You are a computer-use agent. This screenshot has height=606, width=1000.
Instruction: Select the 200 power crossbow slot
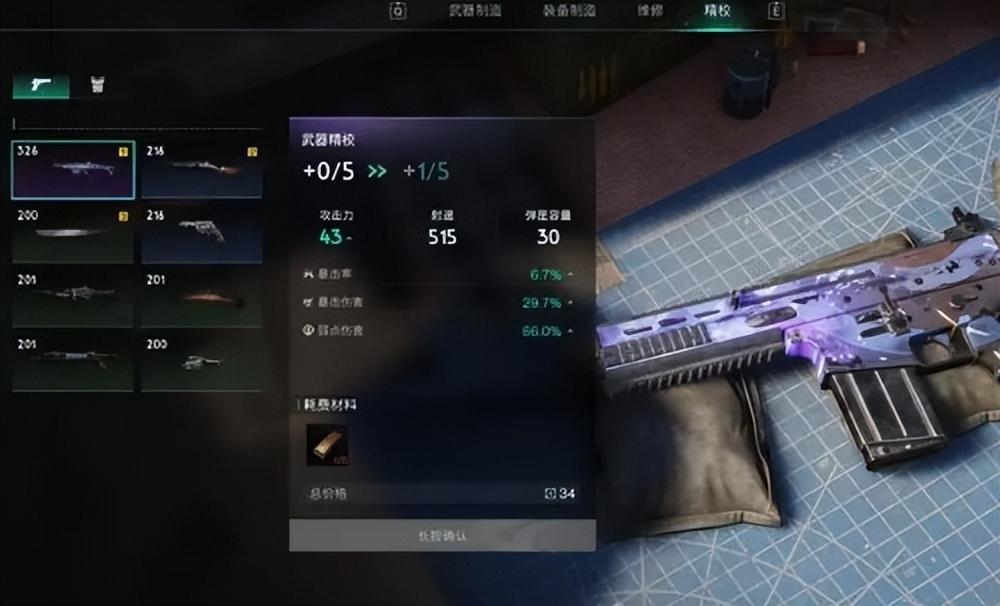(202, 362)
